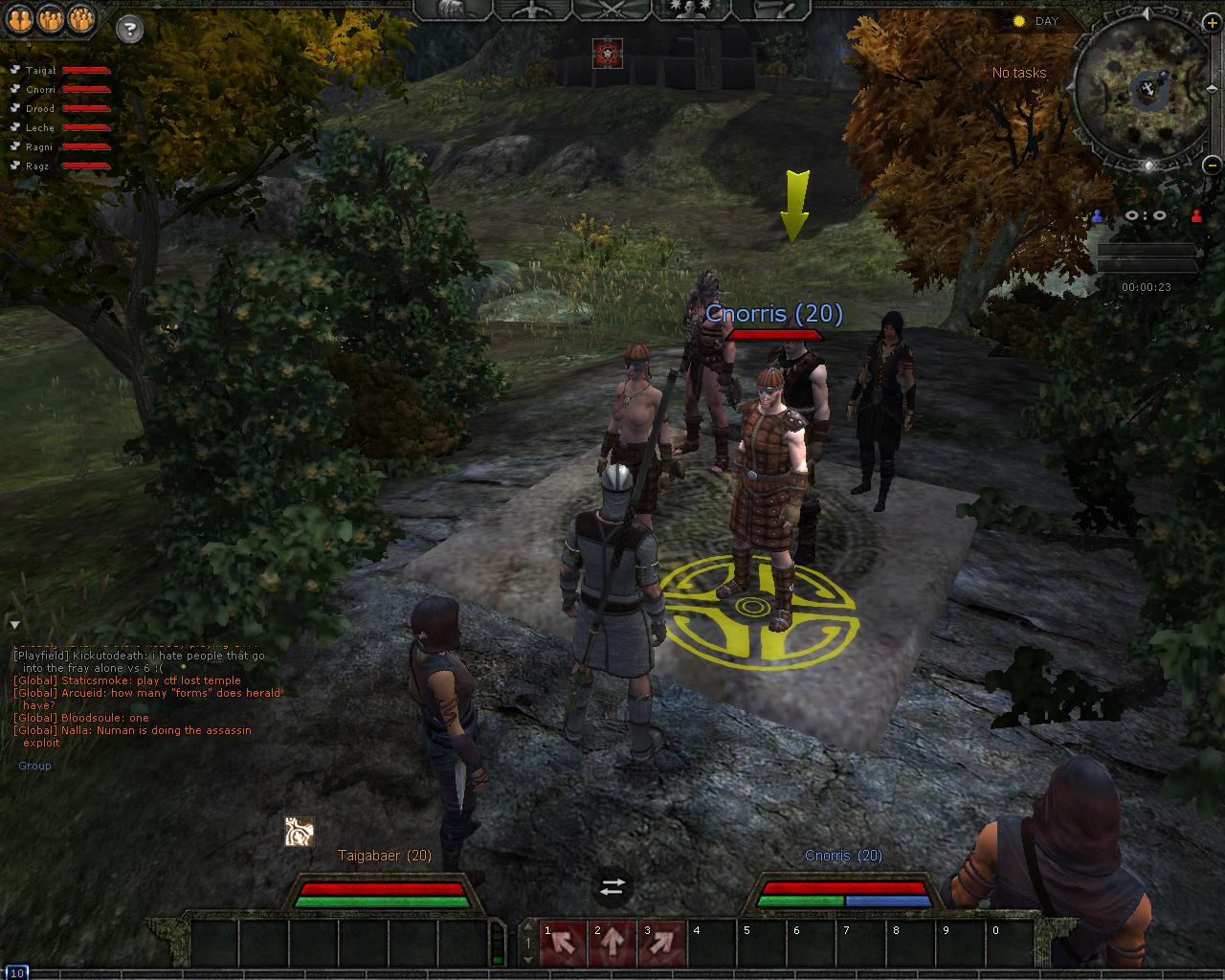
Task: Select party member Taigat in team list
Action: point(40,71)
